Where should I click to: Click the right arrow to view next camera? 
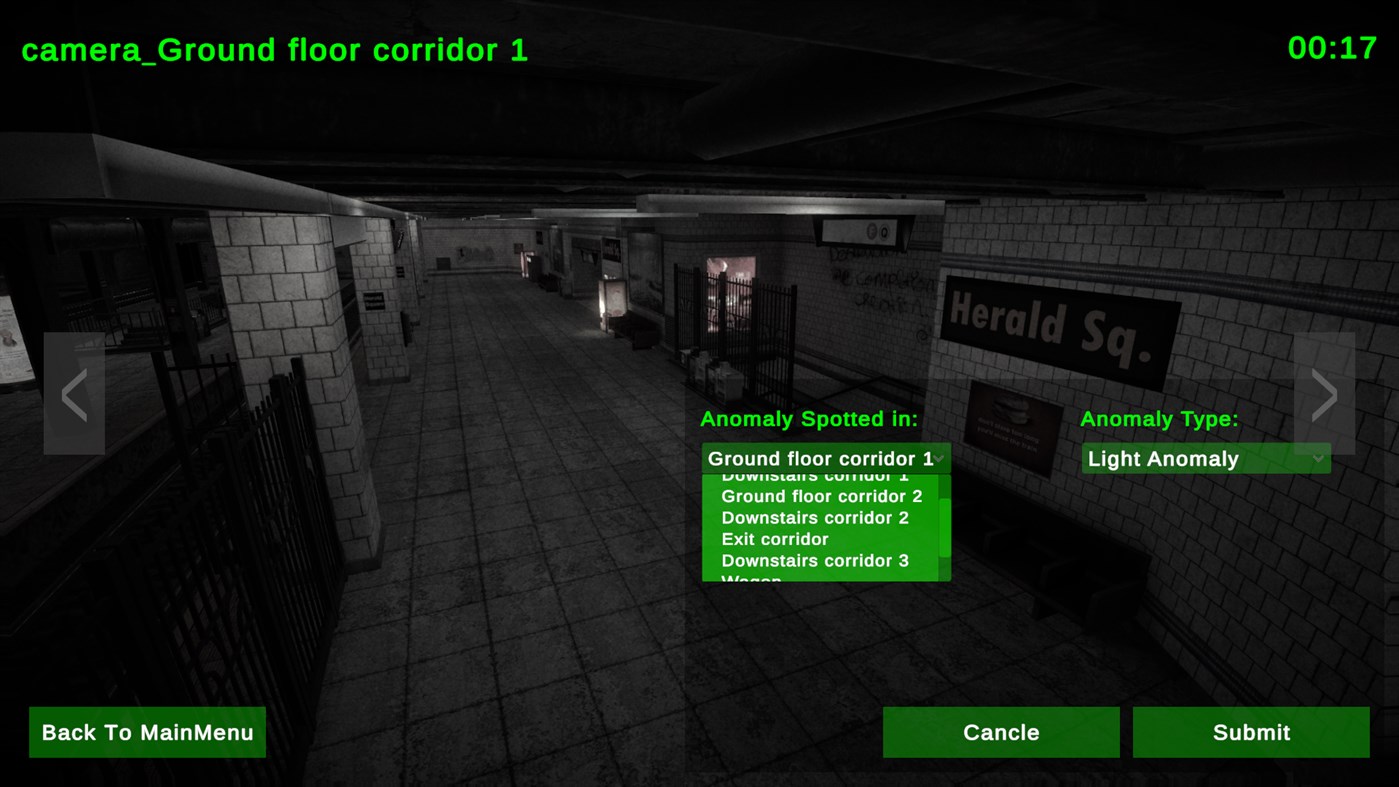click(x=1323, y=393)
